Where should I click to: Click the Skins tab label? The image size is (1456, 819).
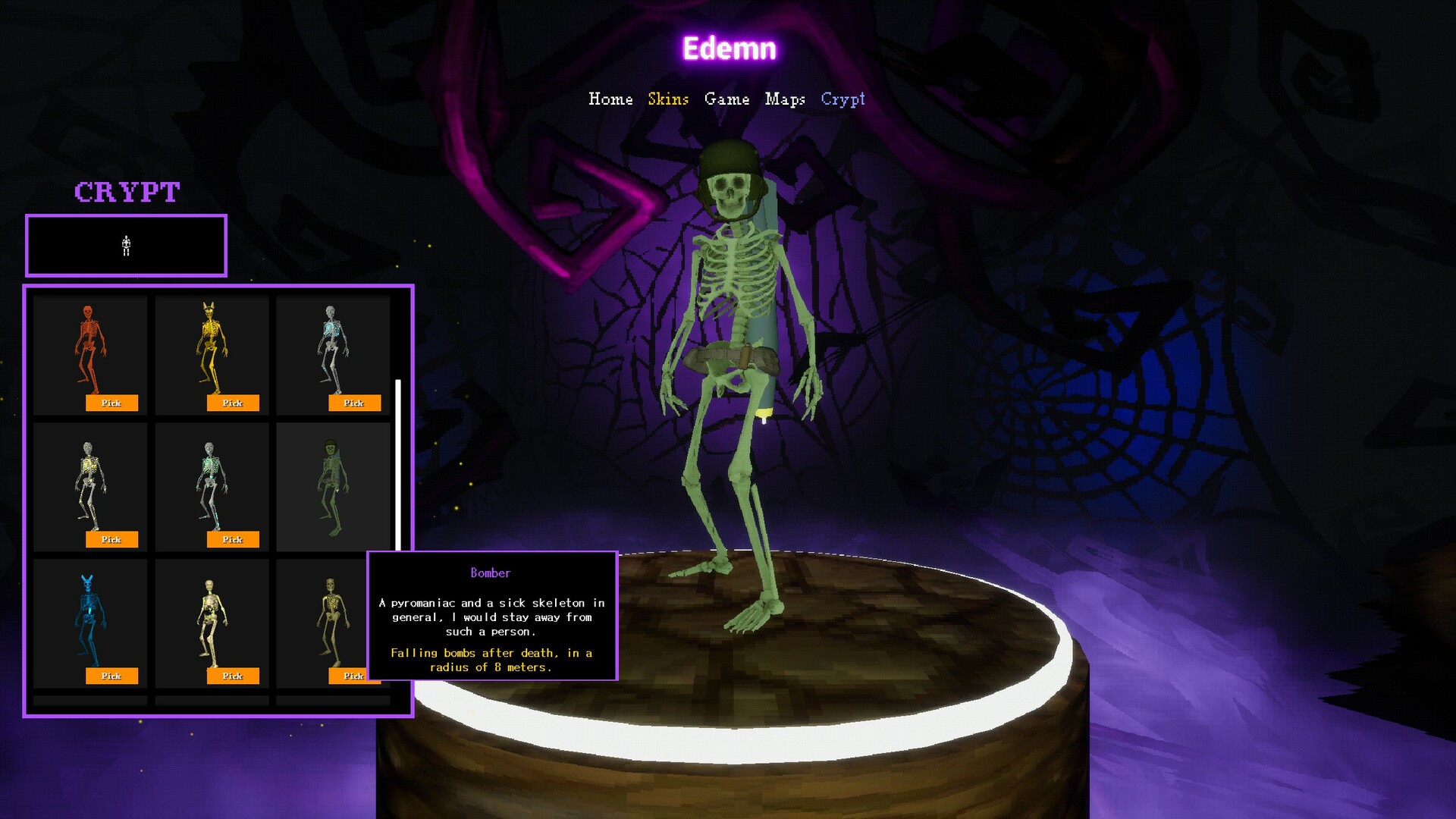668,99
